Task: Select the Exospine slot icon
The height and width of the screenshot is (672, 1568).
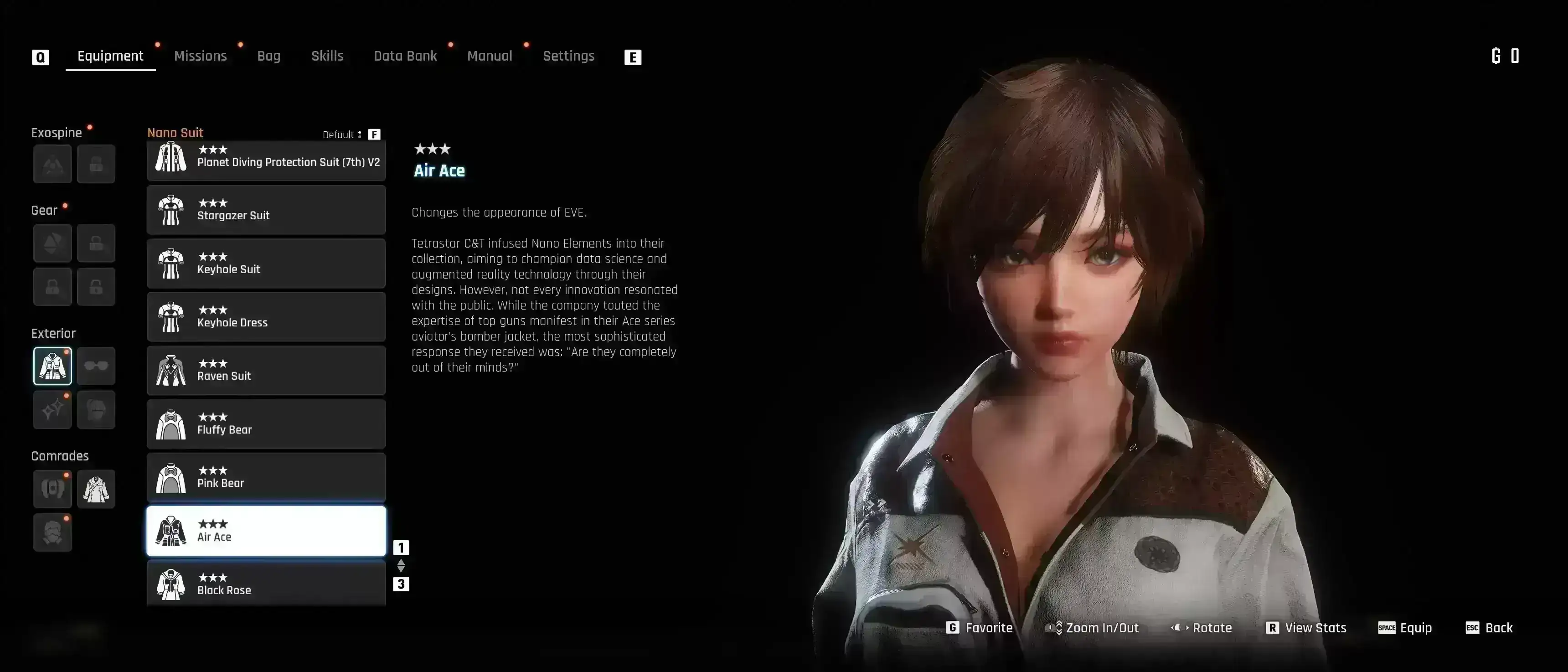Action: pos(52,164)
